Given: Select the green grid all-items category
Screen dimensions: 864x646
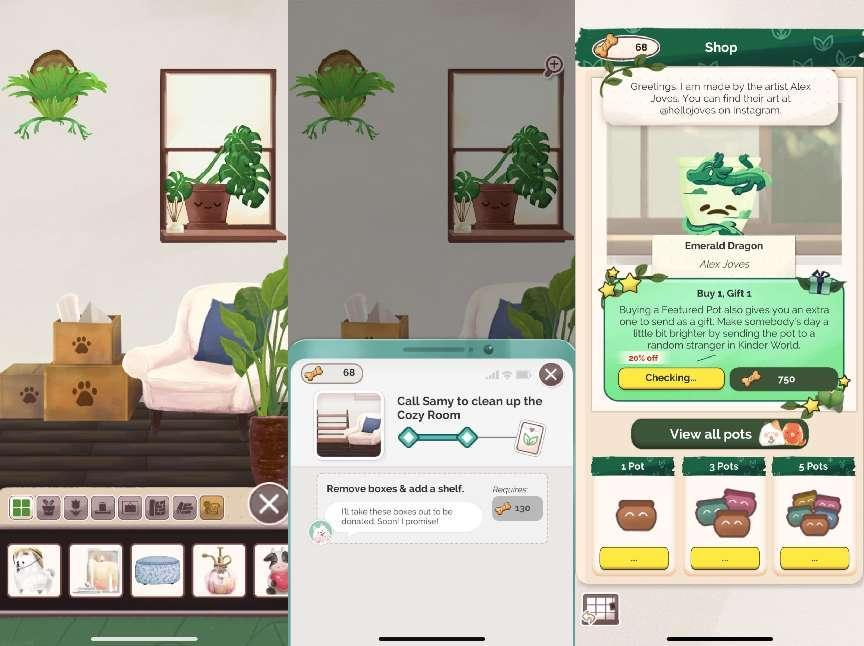Looking at the screenshot, I should pyautogui.click(x=20, y=508).
